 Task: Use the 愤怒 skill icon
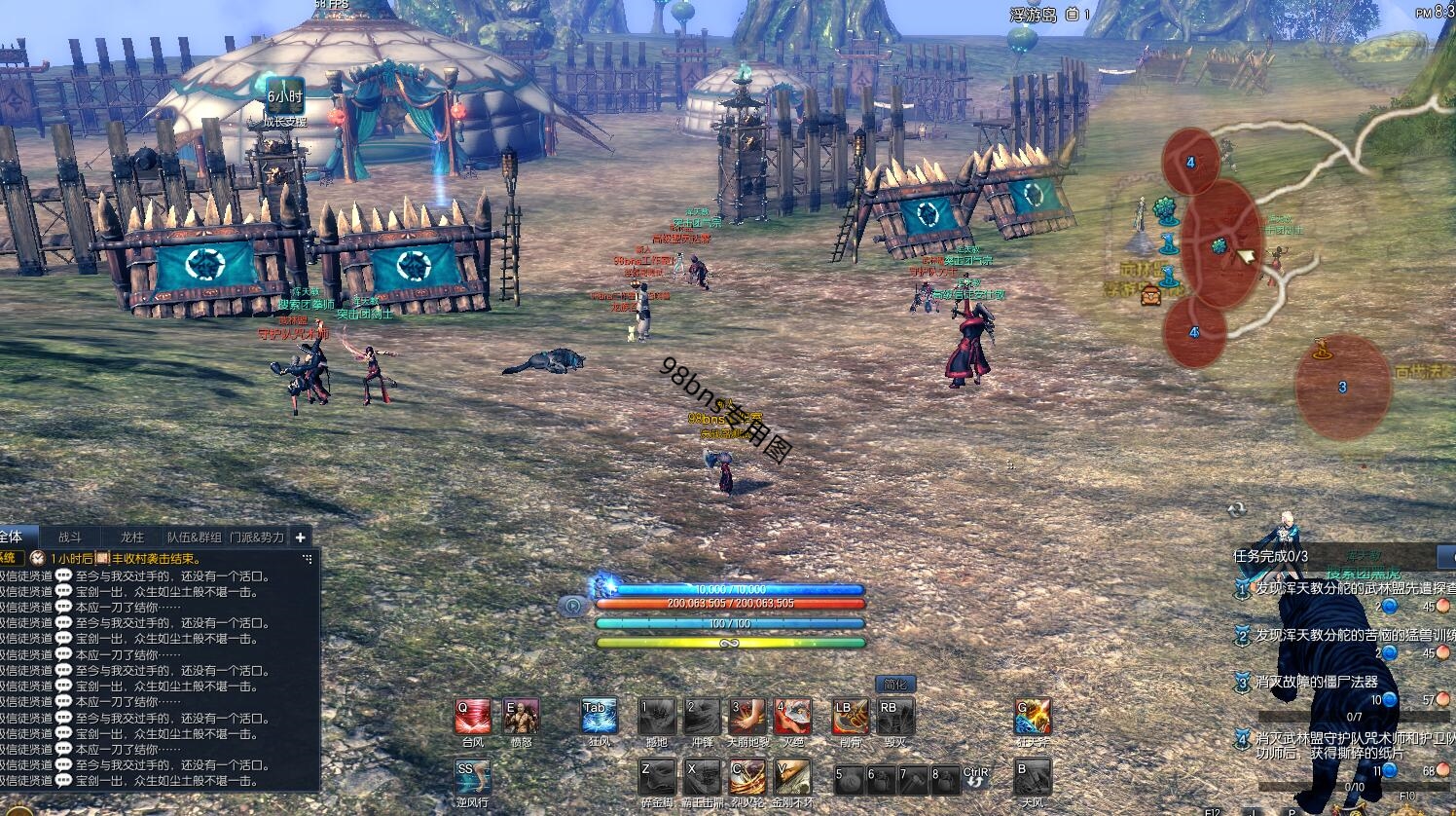[521, 717]
